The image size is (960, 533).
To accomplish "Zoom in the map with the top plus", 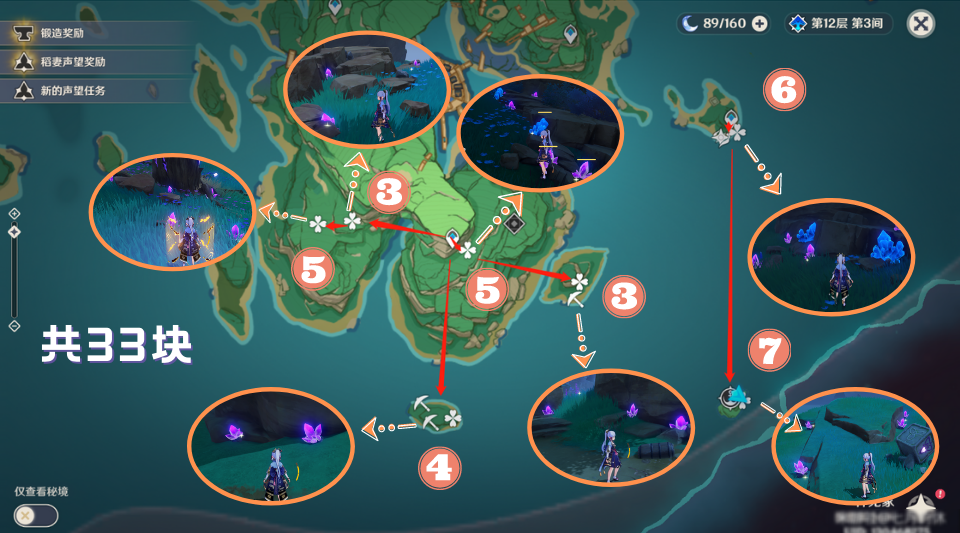I will pyautogui.click(x=14, y=213).
